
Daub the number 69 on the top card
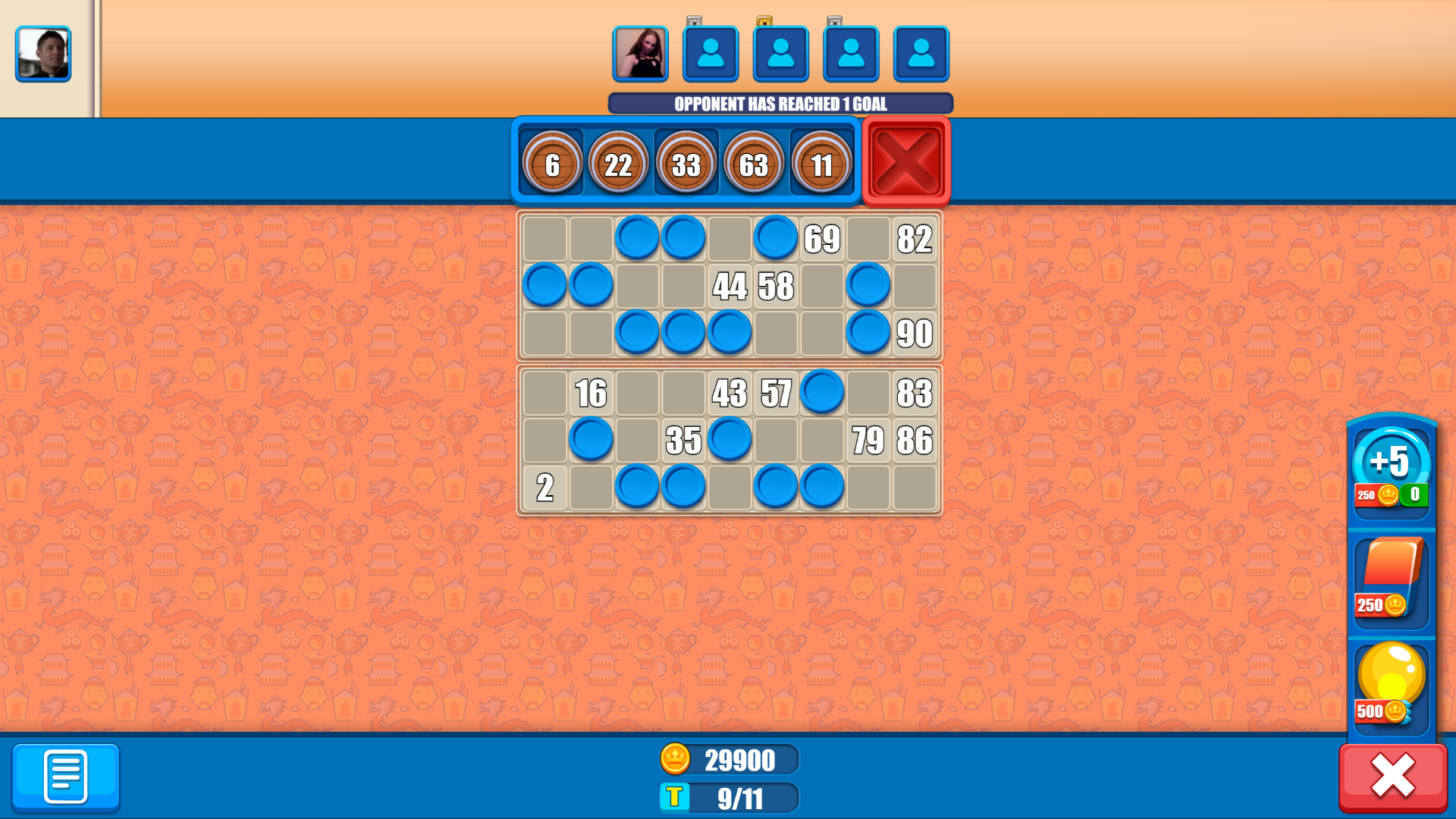822,240
